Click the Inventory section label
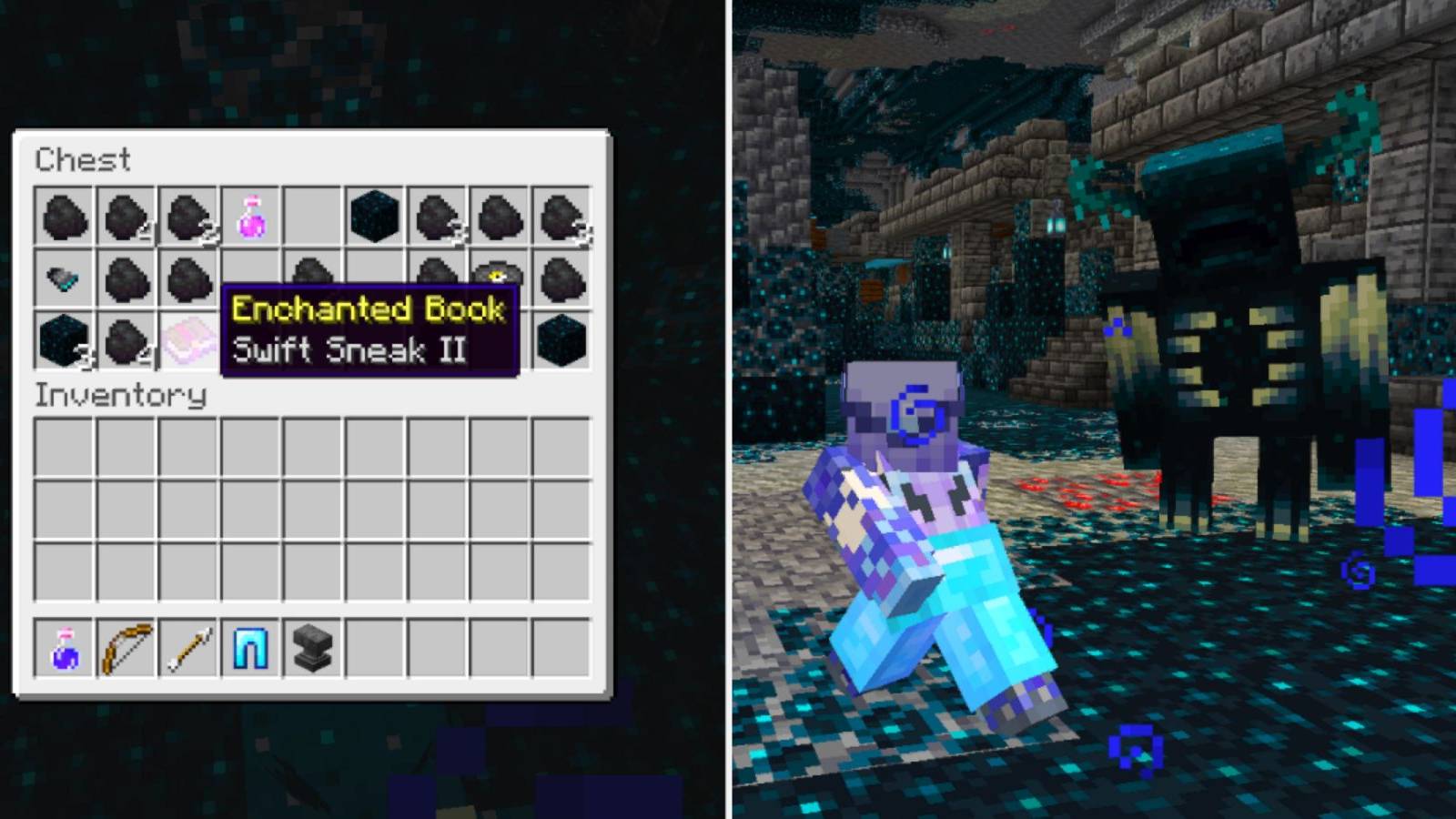 (x=118, y=396)
